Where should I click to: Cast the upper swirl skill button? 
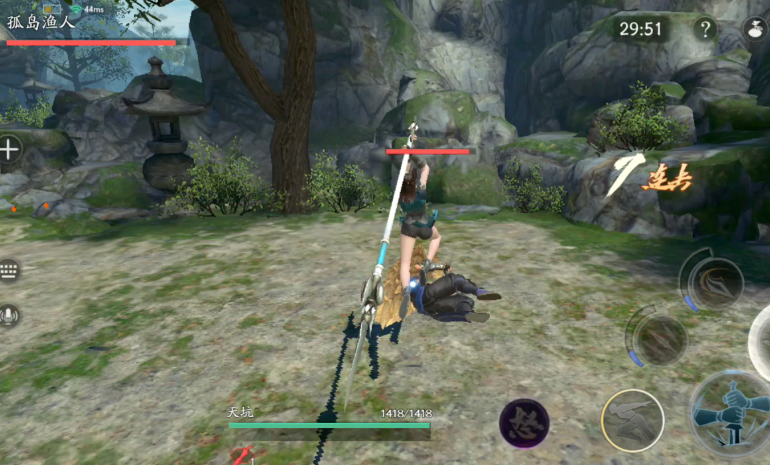(x=713, y=281)
